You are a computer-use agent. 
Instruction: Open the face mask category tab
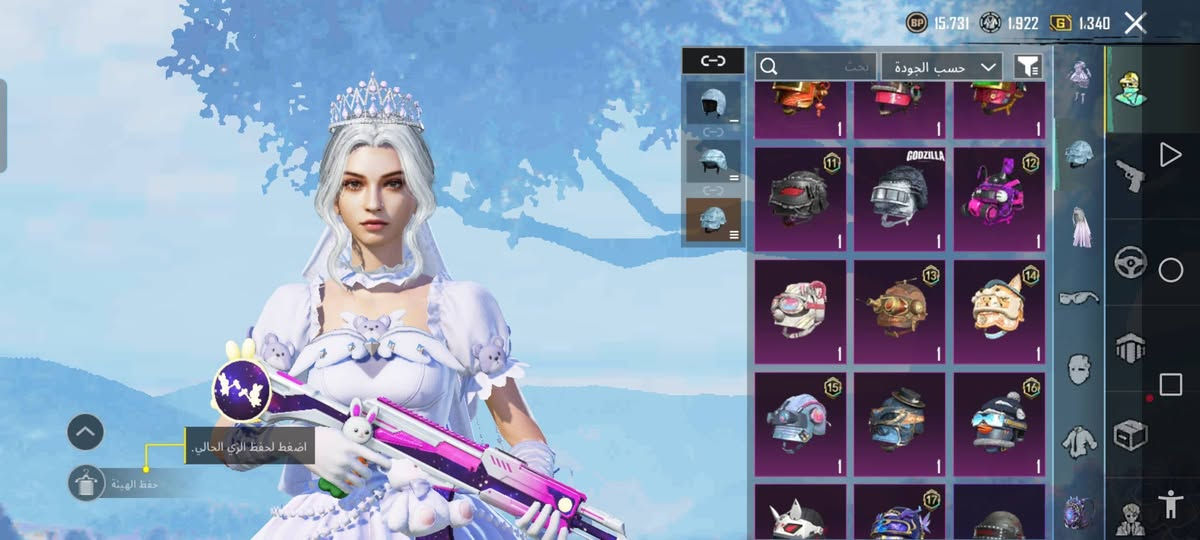[1079, 368]
